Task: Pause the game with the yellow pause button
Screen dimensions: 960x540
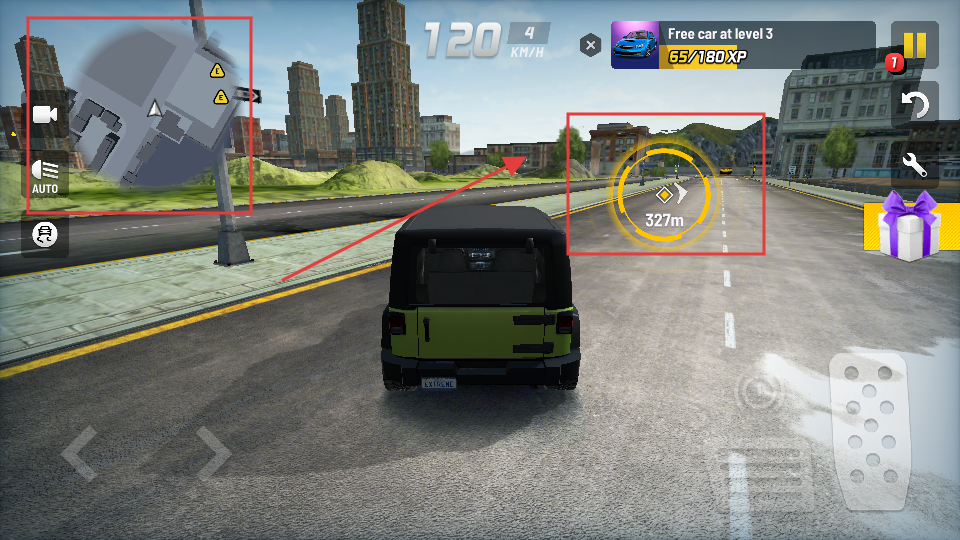Action: click(915, 46)
